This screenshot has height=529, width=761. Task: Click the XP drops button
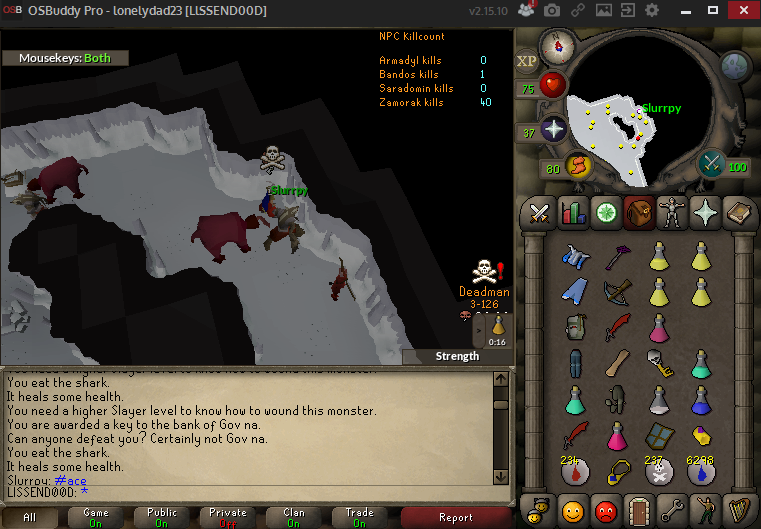point(527,60)
